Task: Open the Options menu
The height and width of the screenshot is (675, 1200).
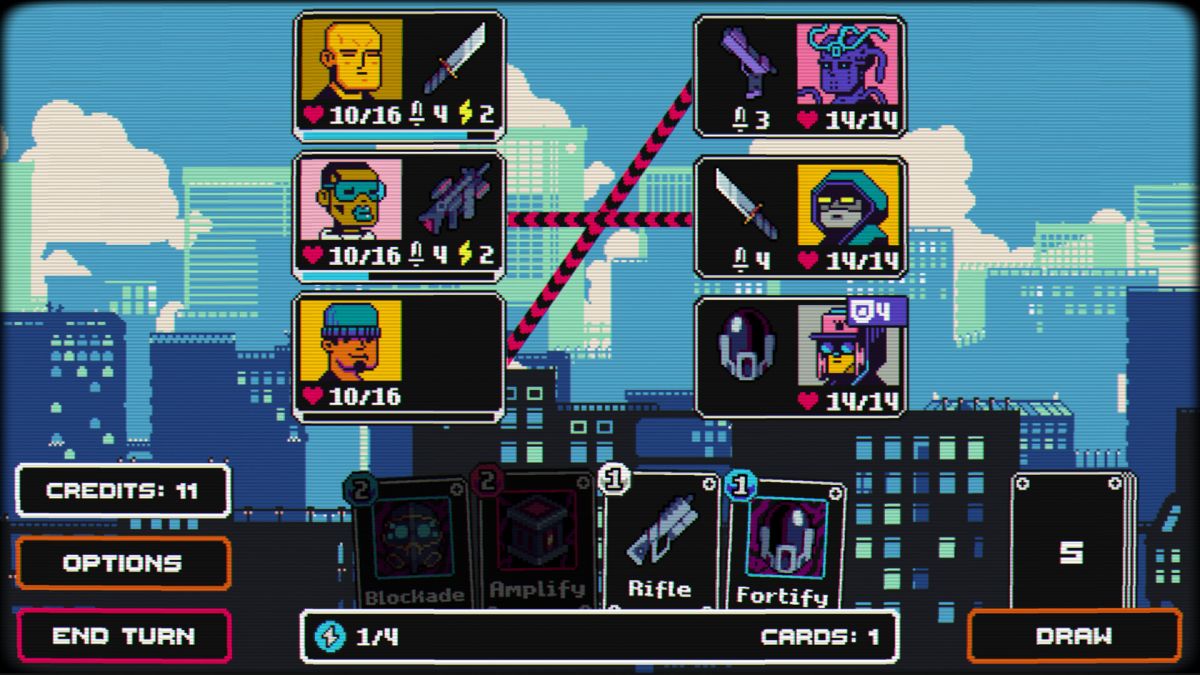Action: 123,563
